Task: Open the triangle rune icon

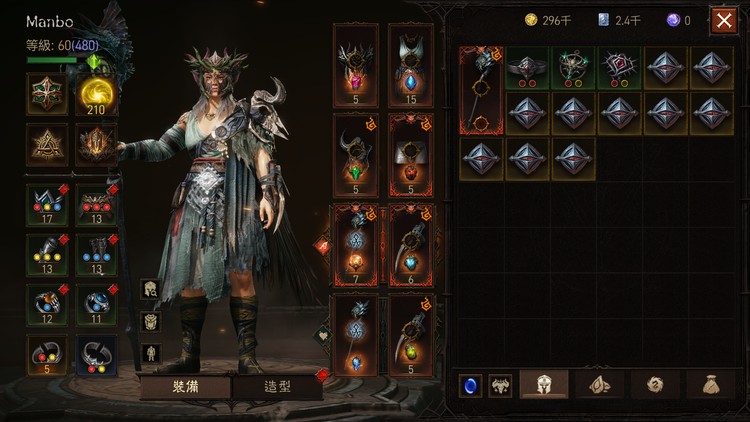Action: (x=47, y=145)
